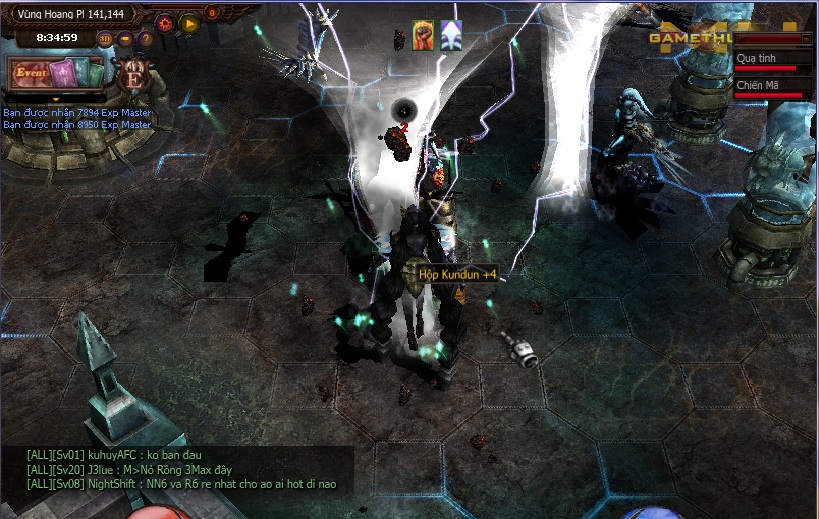This screenshot has width=819, height=519.
Task: Open the Event cards panel
Action: (x=57, y=74)
